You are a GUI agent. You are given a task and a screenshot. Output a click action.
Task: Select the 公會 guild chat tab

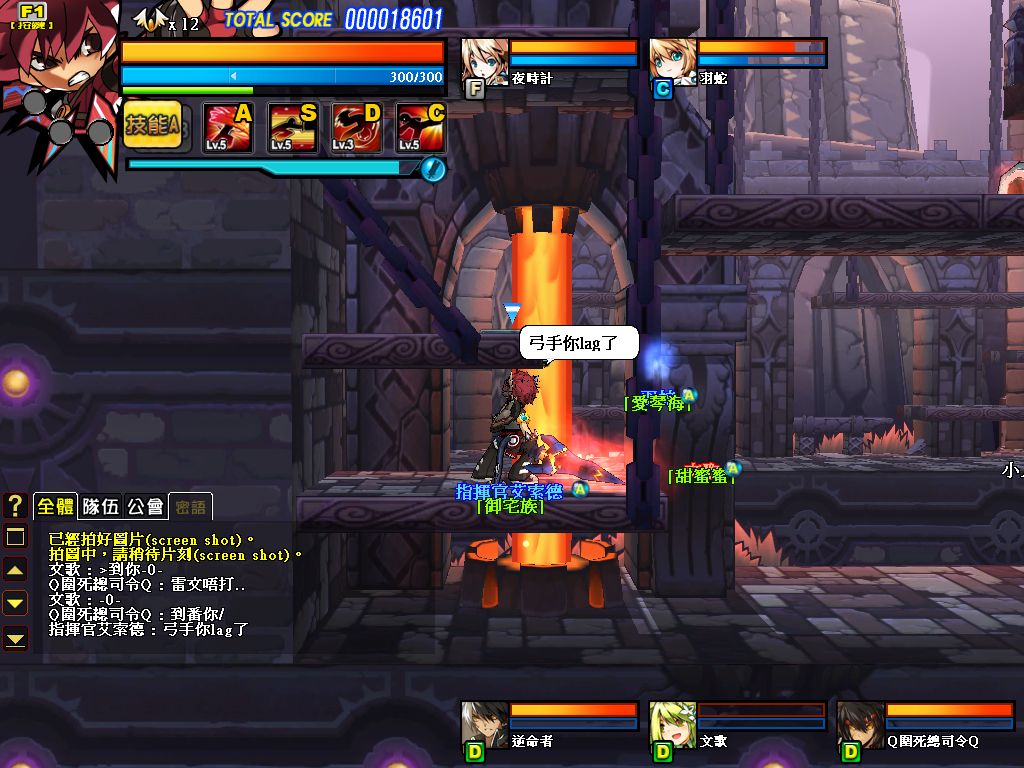(145, 506)
